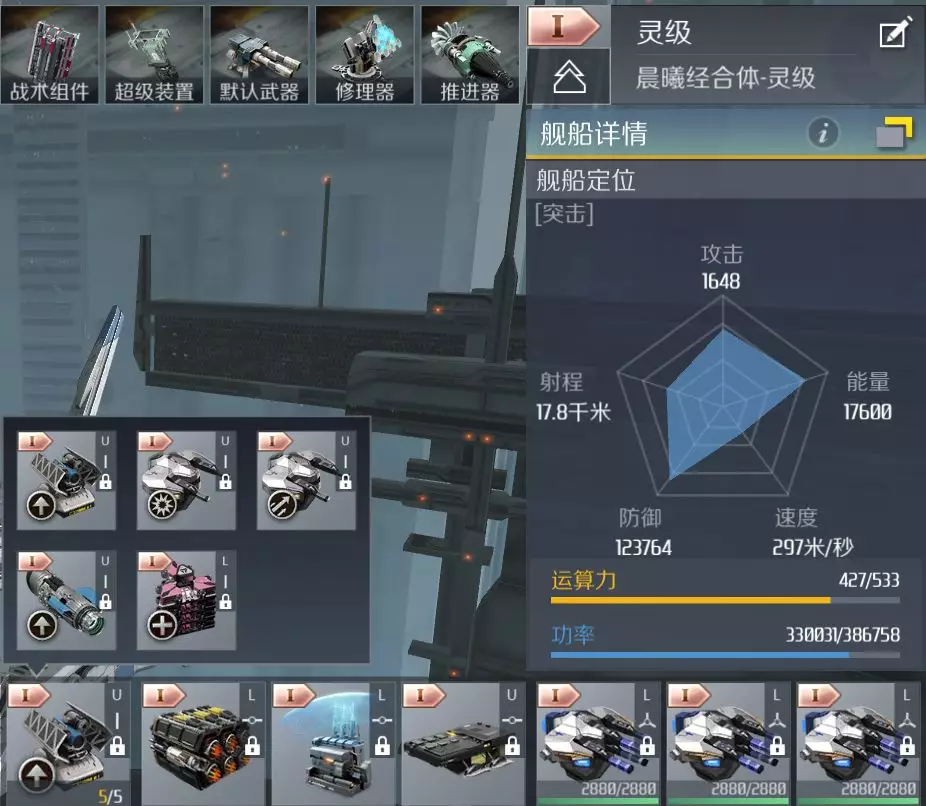
Task: Show the 推进器 category
Action: tap(470, 55)
